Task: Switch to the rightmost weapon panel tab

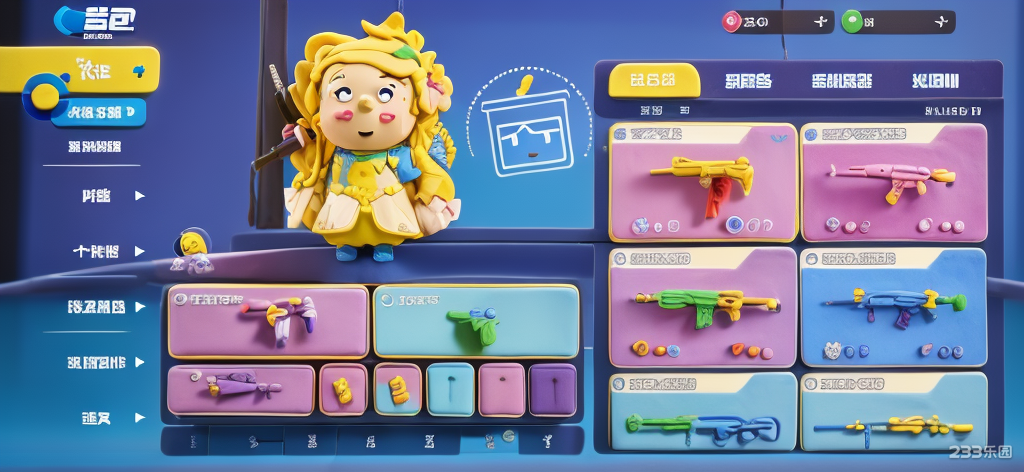Action: (936, 81)
